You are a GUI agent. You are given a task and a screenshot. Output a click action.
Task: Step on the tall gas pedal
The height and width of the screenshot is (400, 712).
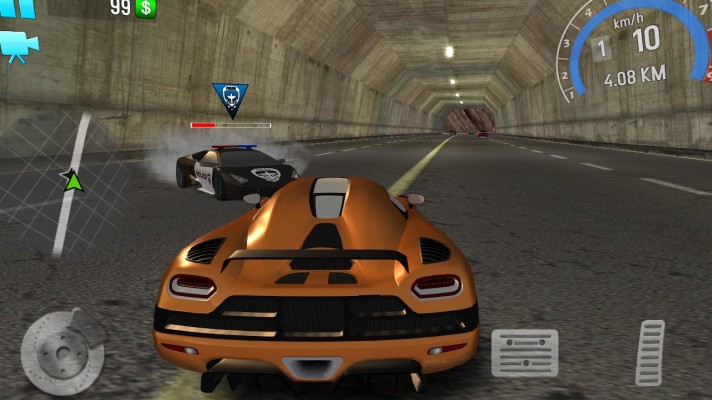[x=650, y=353]
